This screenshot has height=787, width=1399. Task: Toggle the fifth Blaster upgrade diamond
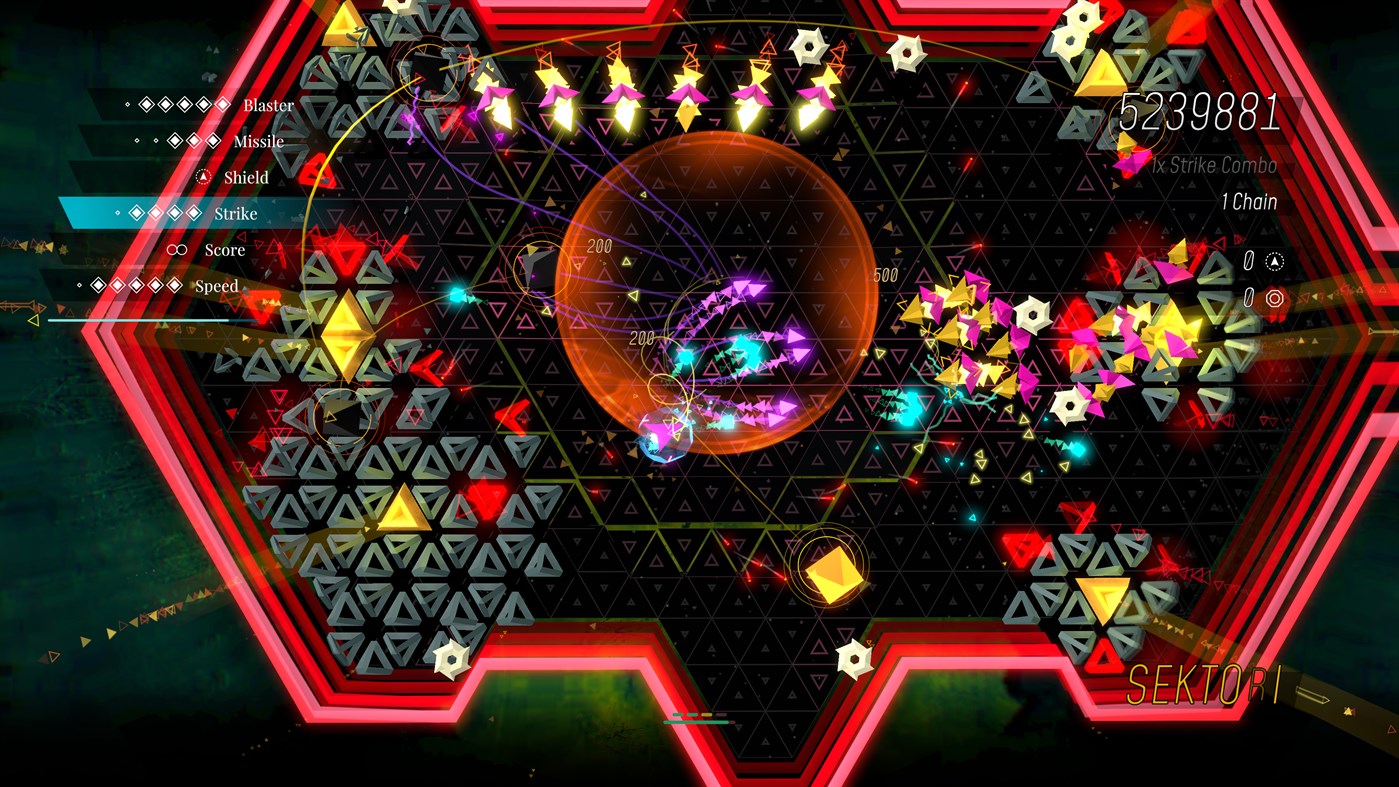(x=222, y=105)
